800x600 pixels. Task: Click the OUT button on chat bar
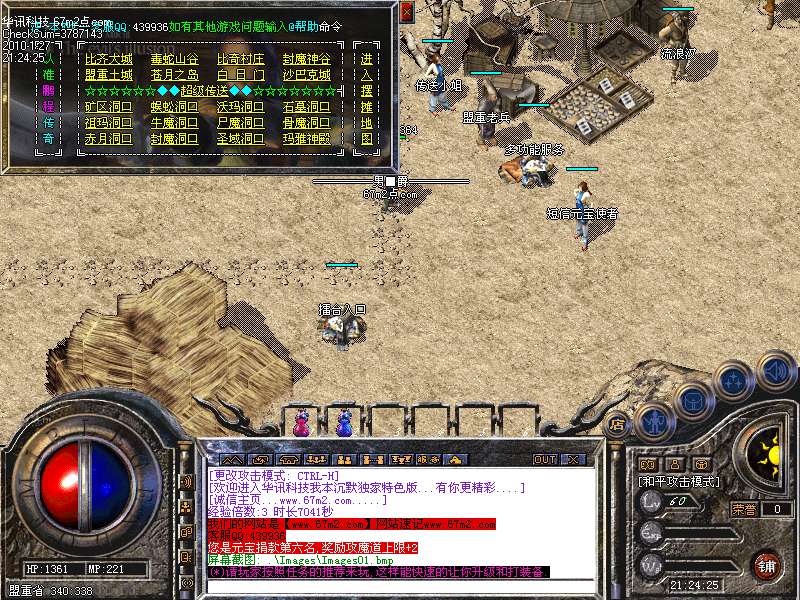tap(545, 459)
